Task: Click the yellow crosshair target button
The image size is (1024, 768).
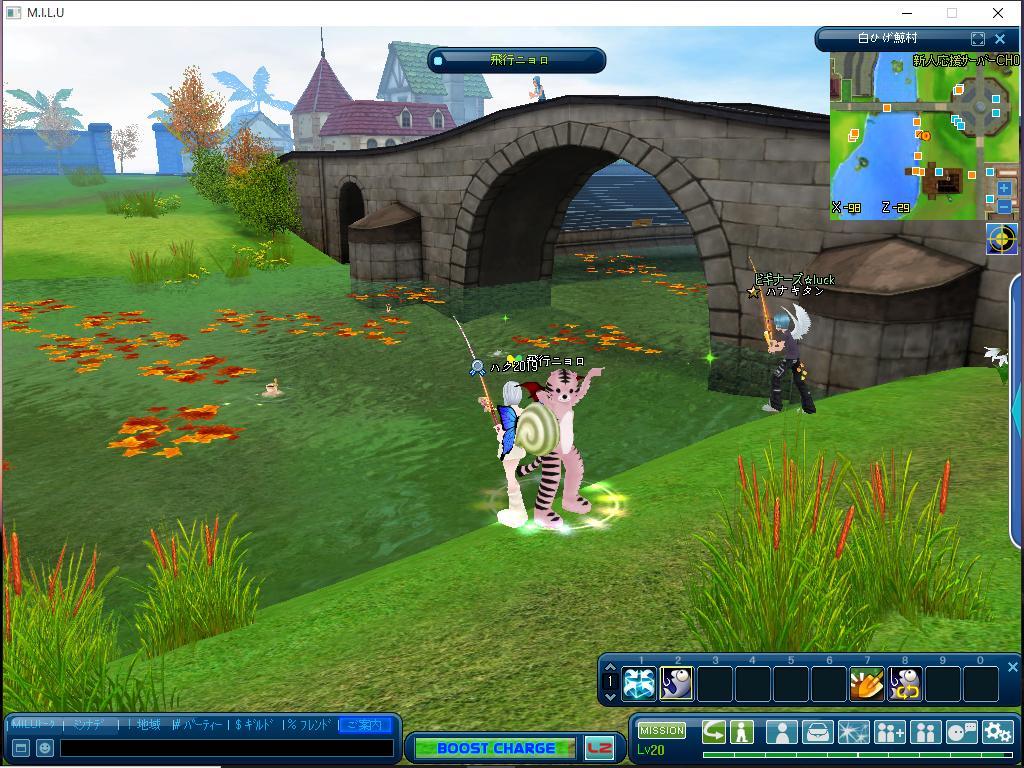Action: [1001, 239]
